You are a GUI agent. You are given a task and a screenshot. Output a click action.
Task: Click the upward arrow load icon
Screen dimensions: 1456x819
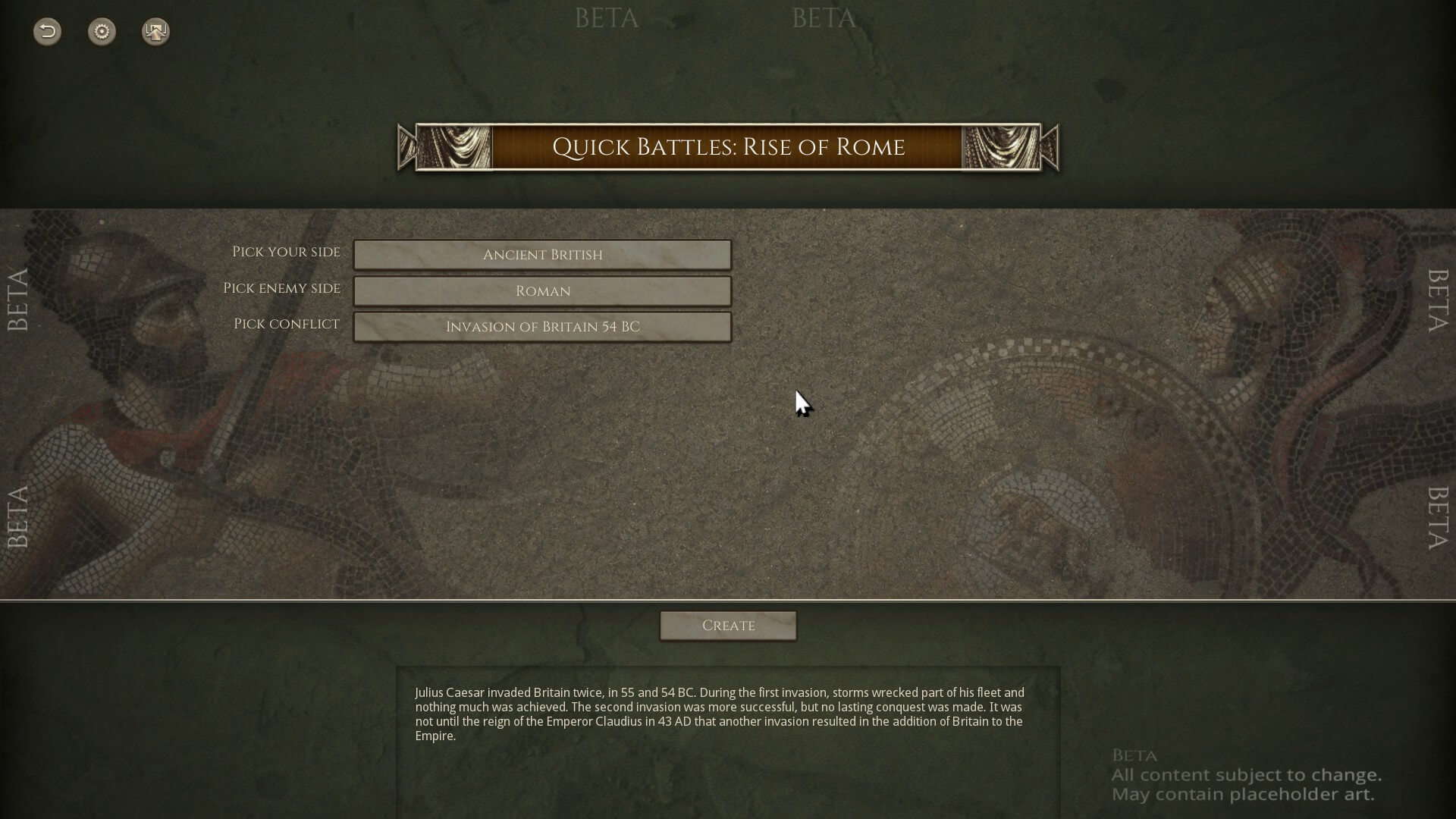[155, 32]
